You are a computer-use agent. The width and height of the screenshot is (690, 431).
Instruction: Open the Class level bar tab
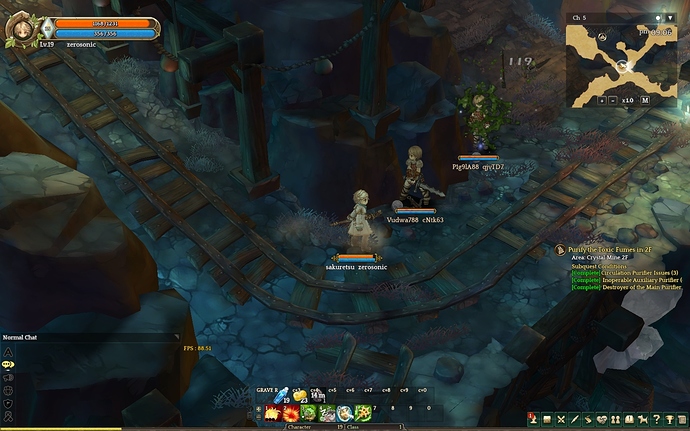(353, 427)
